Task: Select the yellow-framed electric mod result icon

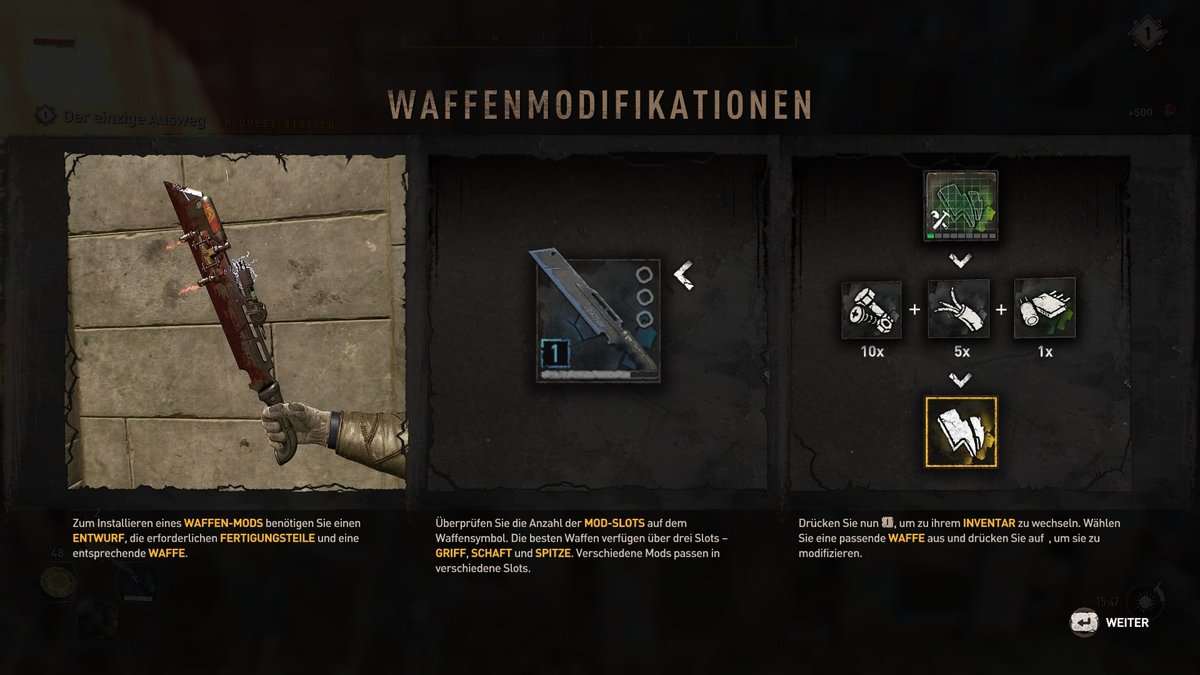Action: (x=959, y=432)
